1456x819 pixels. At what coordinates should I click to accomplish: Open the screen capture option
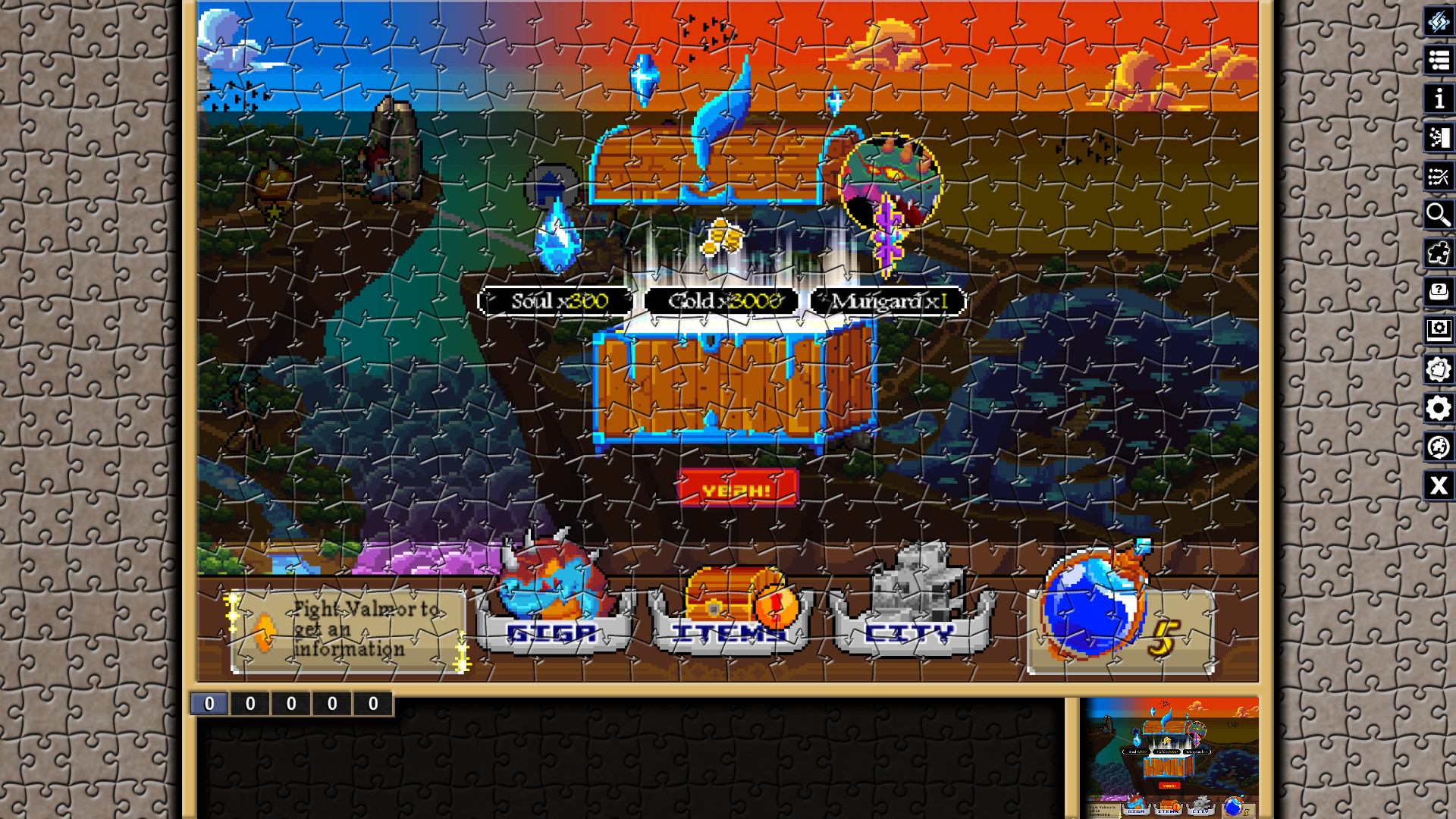[1439, 329]
